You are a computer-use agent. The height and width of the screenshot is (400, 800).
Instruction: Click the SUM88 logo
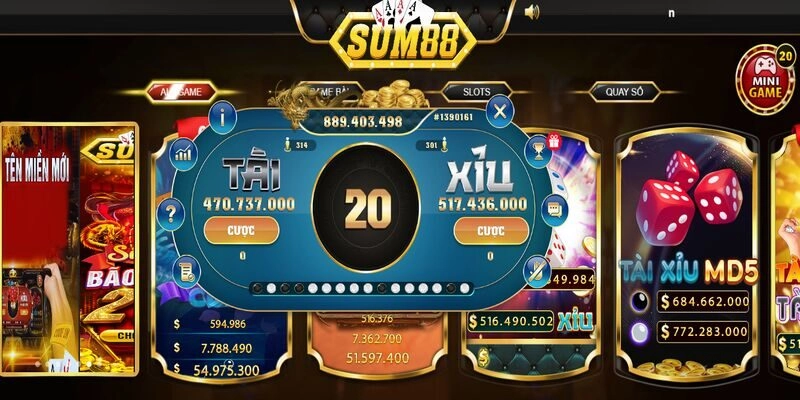pyautogui.click(x=399, y=37)
